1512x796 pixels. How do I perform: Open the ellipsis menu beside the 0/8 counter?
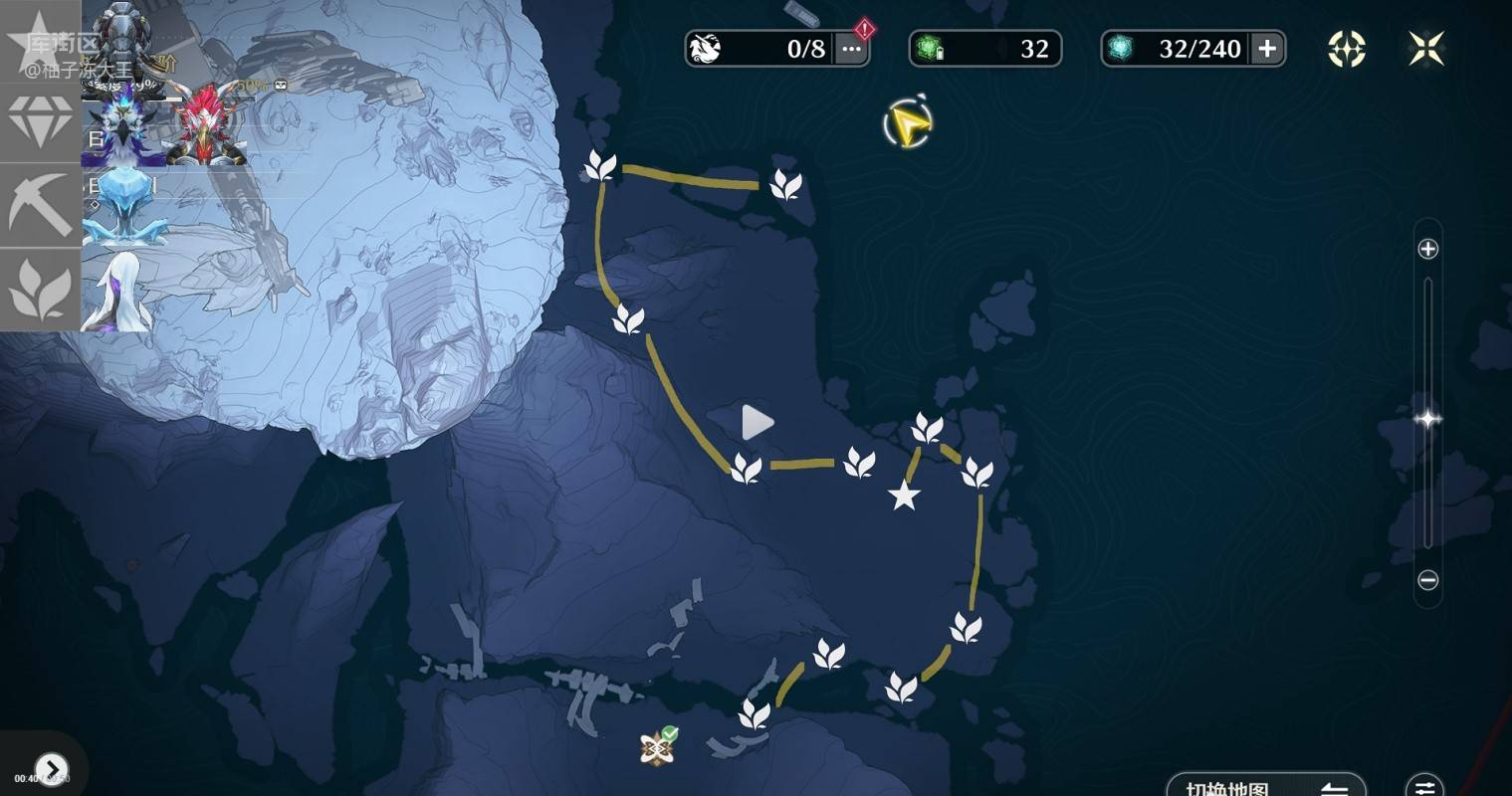pyautogui.click(x=851, y=49)
